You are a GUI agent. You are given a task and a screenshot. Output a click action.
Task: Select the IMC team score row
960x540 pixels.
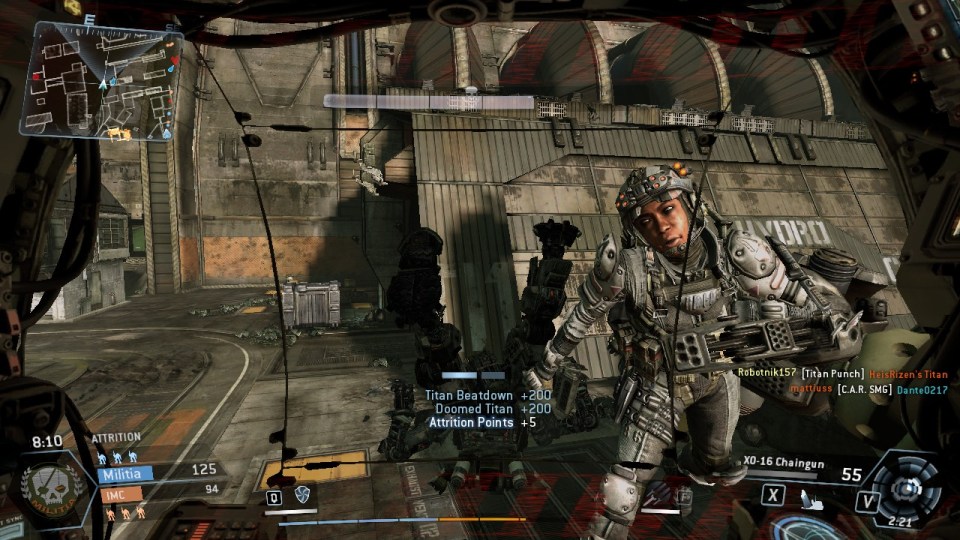coord(158,491)
